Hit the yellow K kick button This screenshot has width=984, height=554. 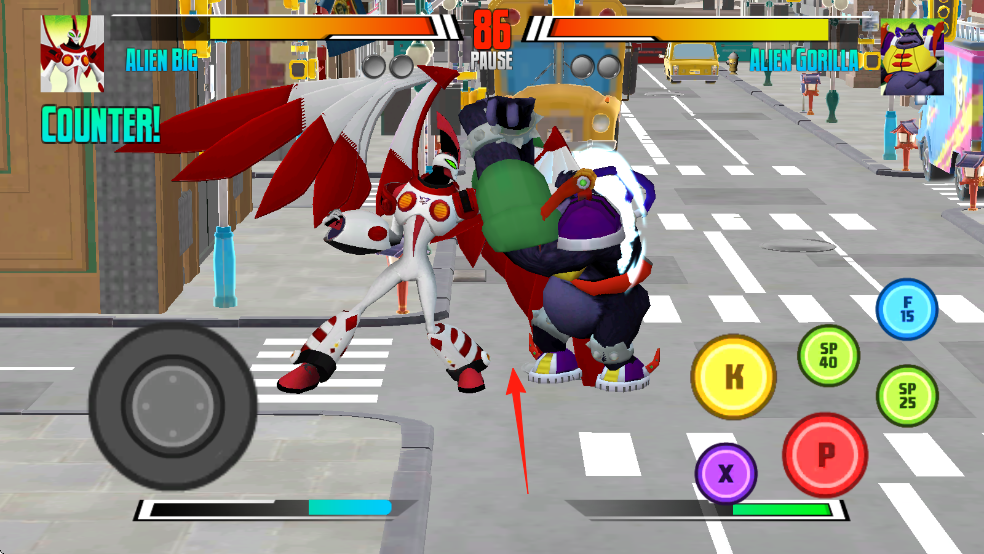coord(734,376)
